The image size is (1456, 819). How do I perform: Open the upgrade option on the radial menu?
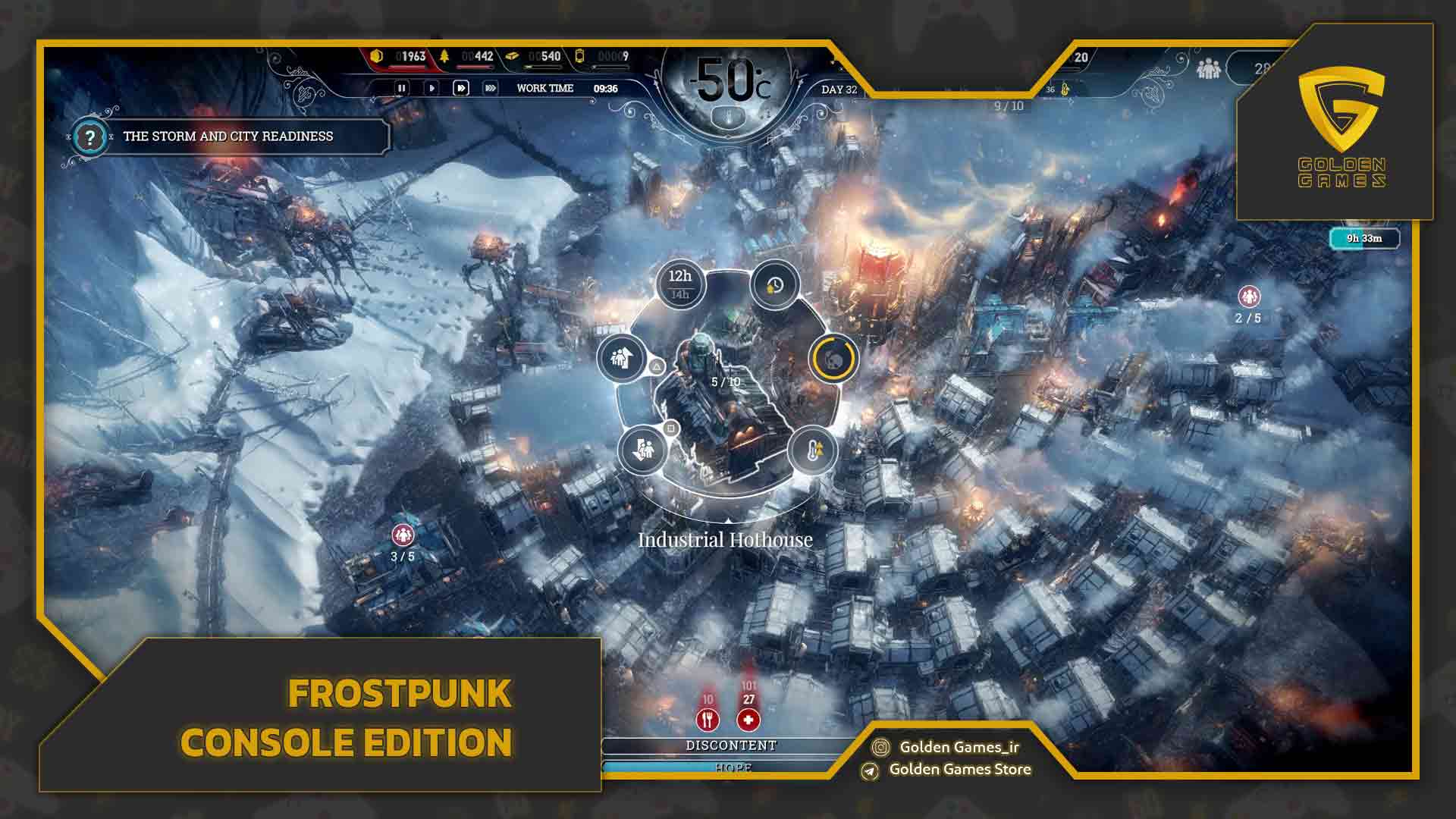point(620,356)
